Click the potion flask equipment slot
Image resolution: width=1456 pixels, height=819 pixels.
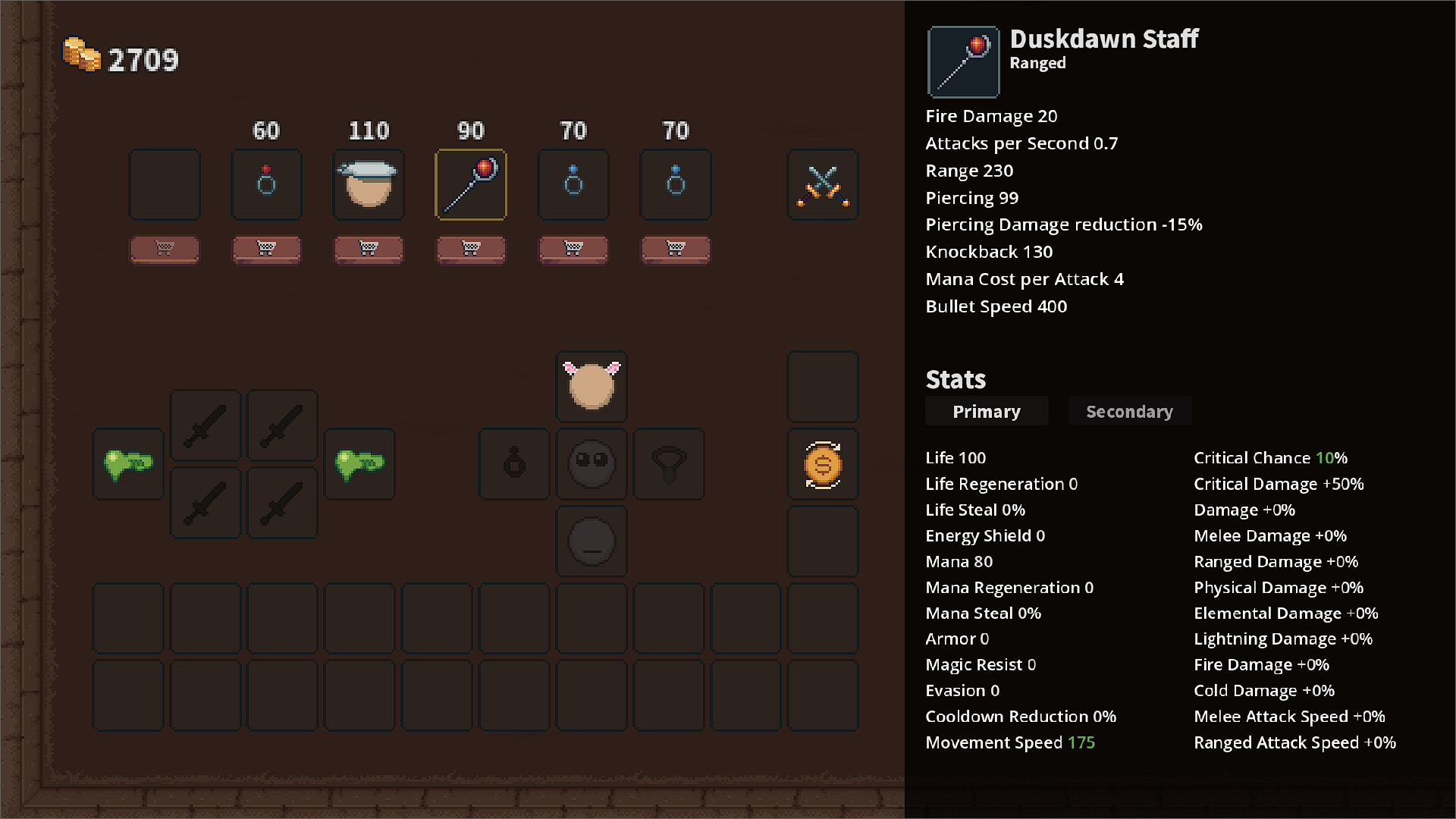coord(513,464)
